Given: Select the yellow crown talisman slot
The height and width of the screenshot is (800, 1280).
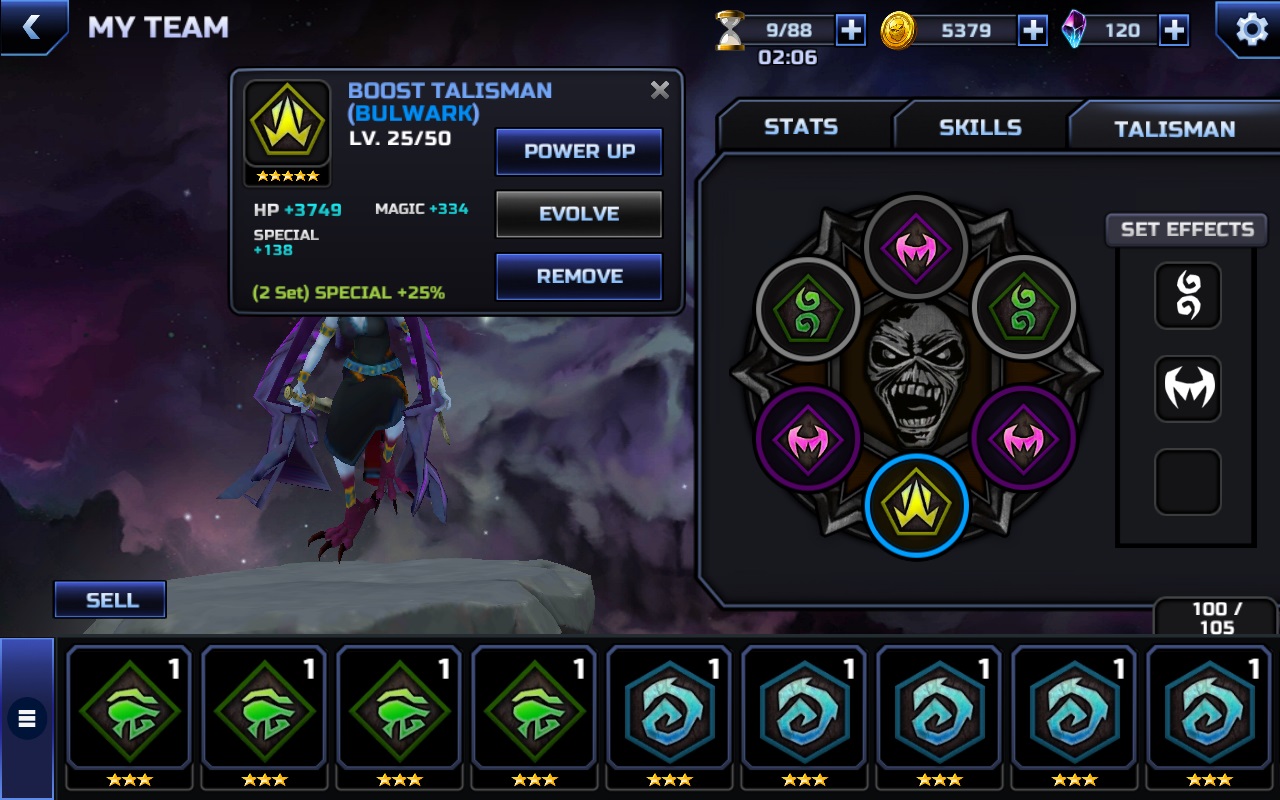Looking at the screenshot, I should (916, 505).
